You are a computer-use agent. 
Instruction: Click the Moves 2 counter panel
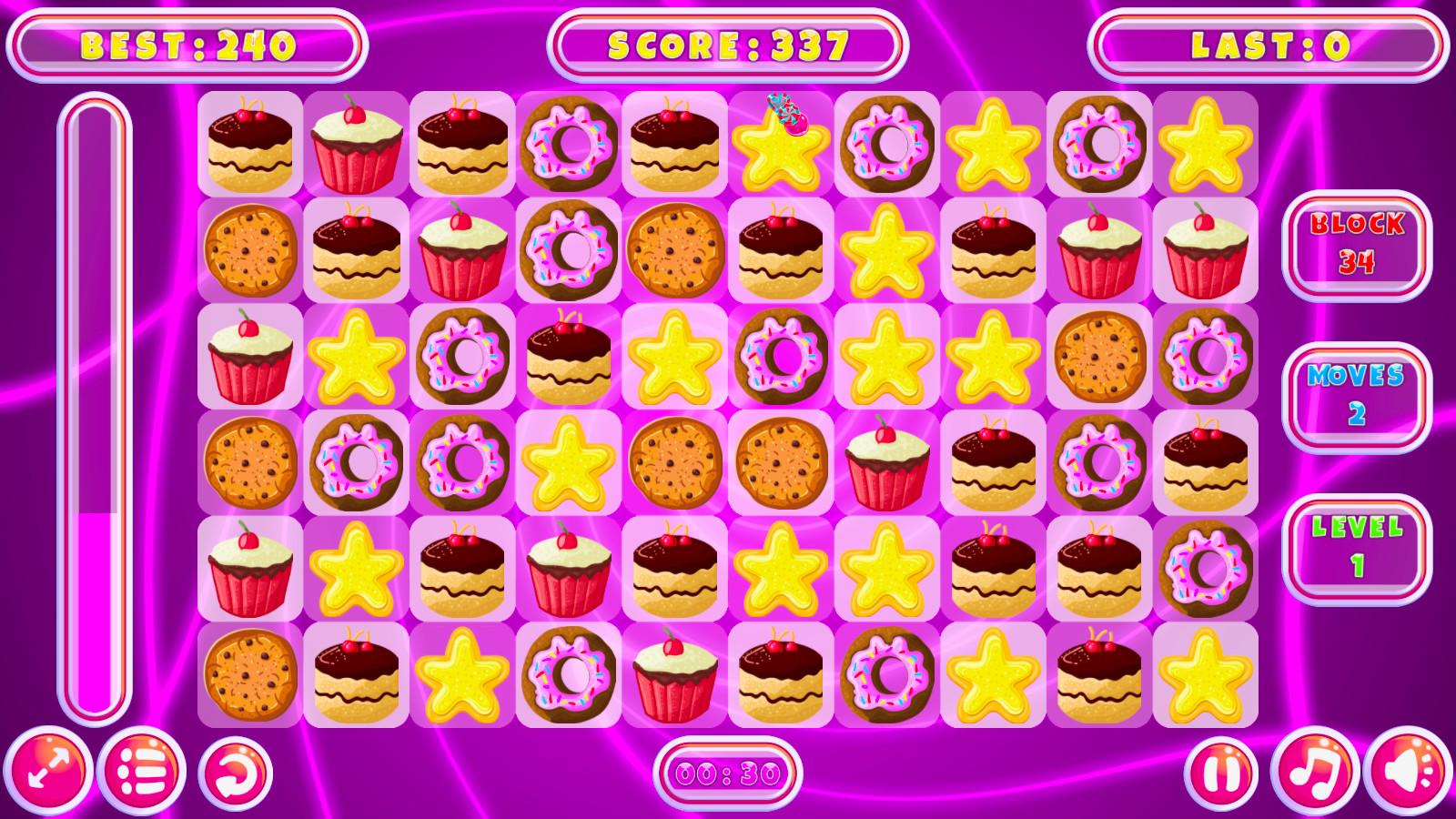(x=1356, y=391)
